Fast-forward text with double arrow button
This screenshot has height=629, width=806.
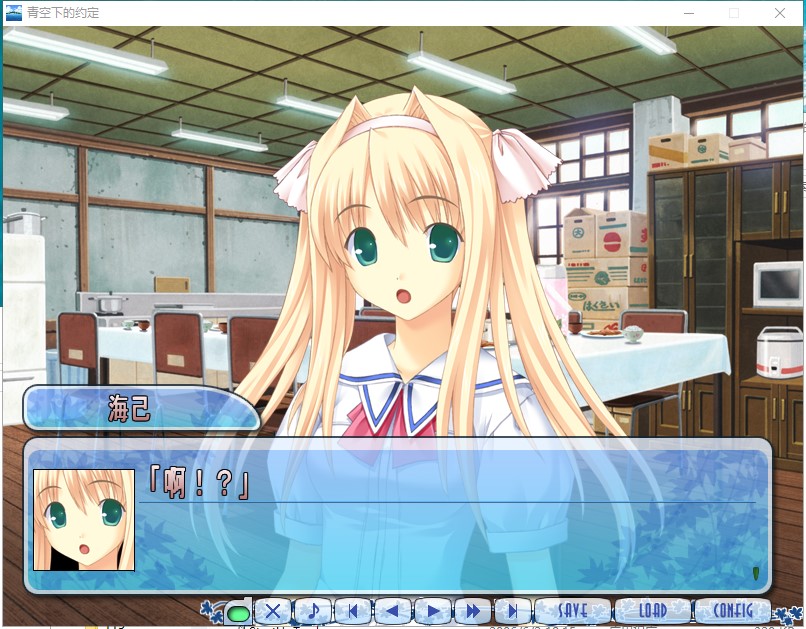click(x=472, y=610)
